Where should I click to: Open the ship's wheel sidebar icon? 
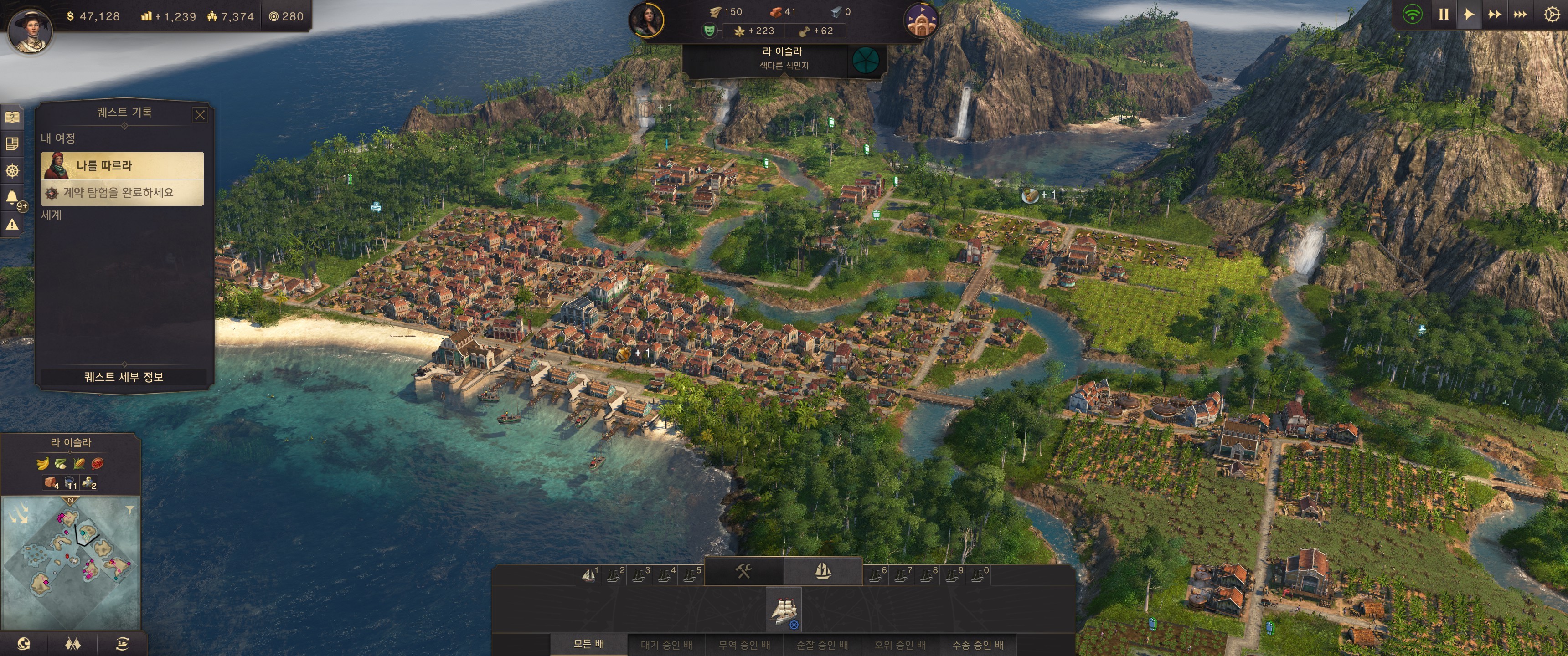click(11, 170)
